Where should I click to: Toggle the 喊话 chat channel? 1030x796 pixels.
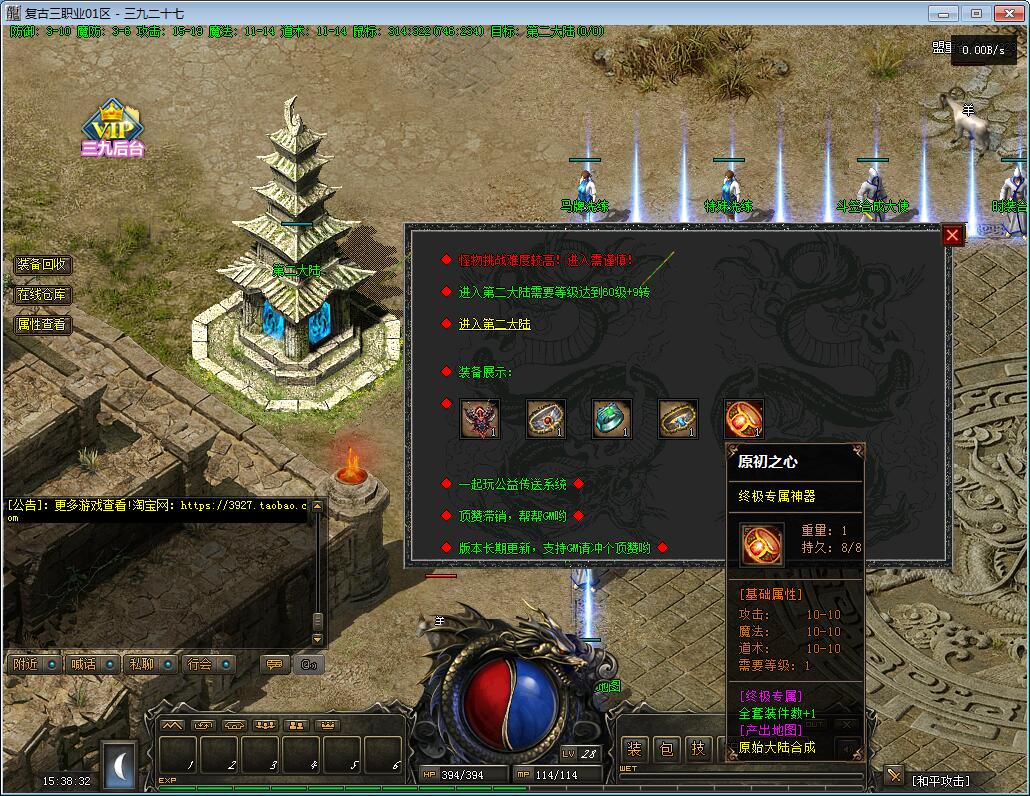tap(91, 664)
